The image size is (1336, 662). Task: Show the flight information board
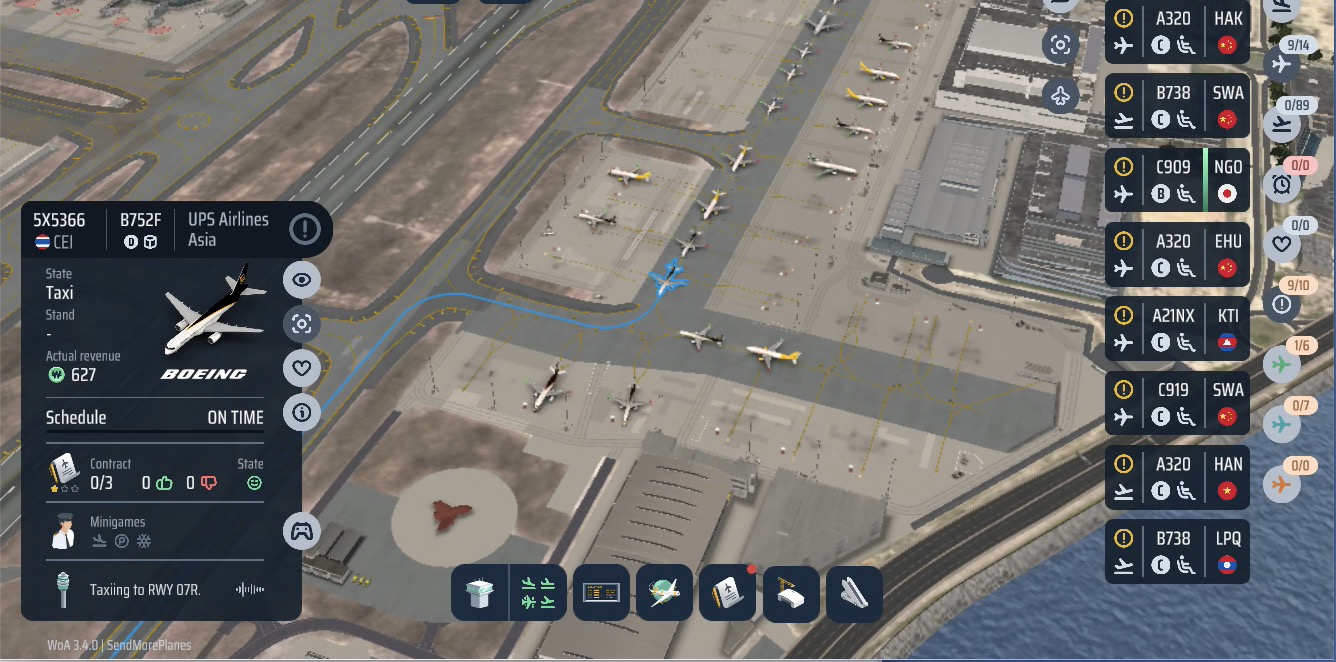(x=601, y=594)
